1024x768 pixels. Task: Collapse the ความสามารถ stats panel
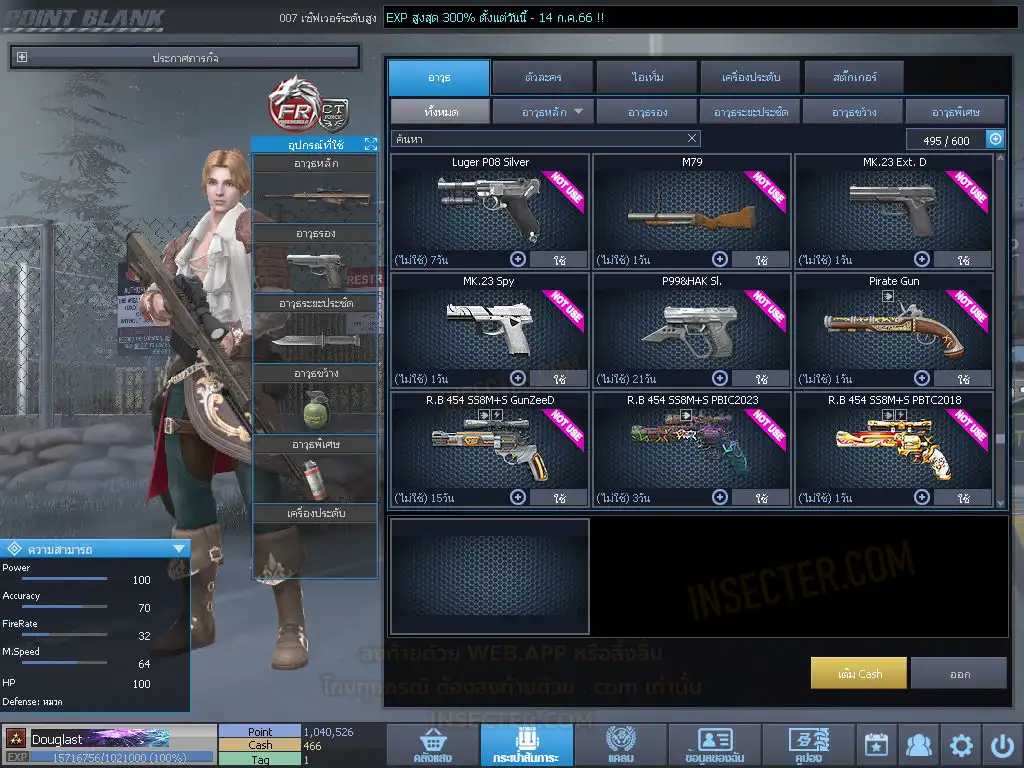[x=179, y=548]
